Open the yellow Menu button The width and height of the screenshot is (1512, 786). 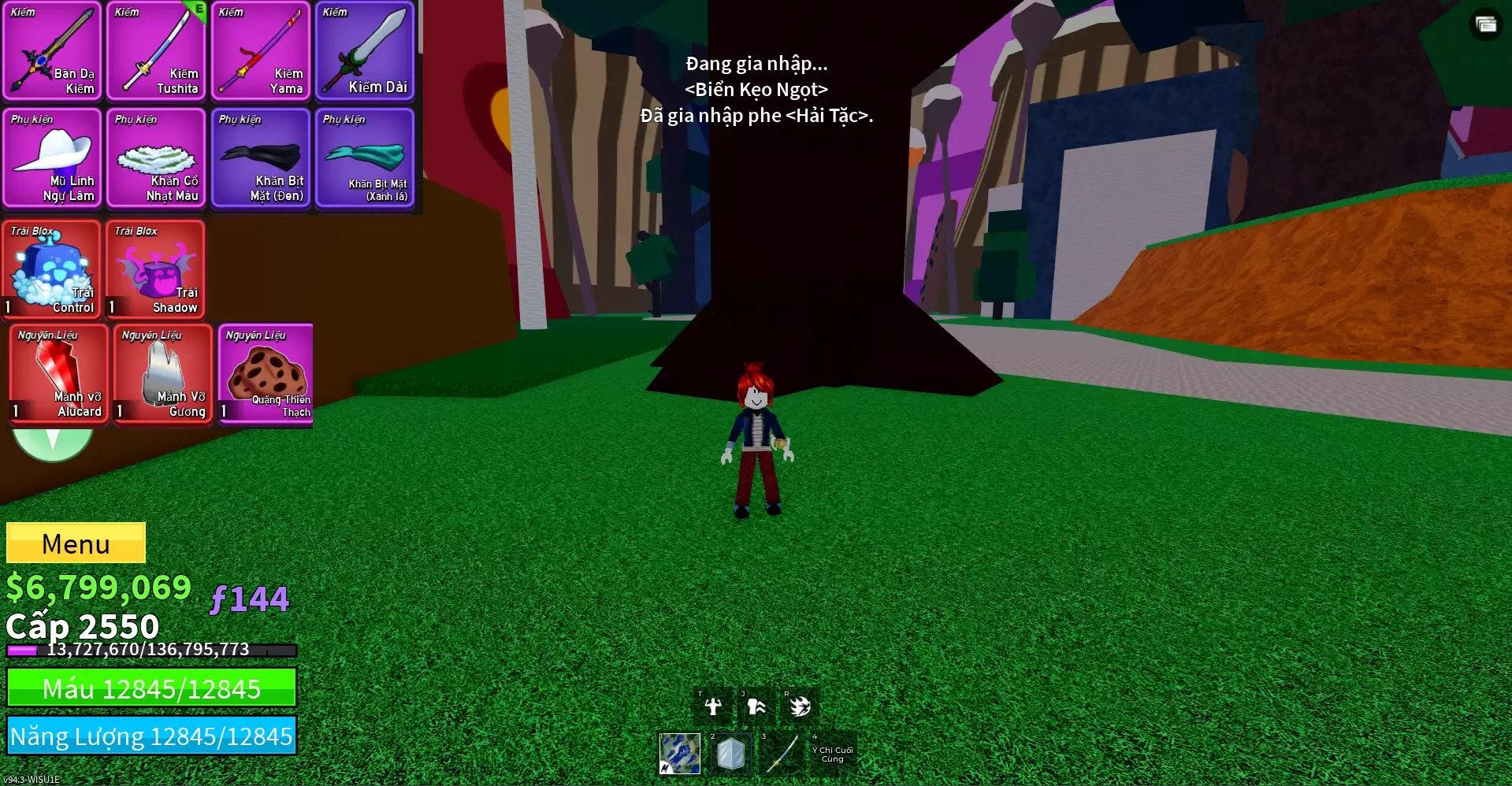[x=76, y=543]
